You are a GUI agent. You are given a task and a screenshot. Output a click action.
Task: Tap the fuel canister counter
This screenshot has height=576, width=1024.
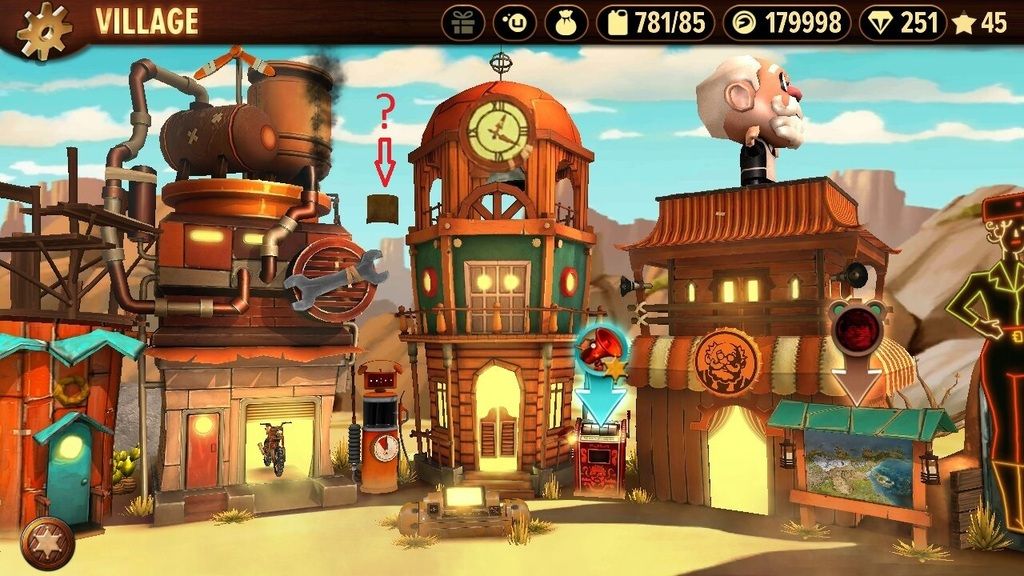point(656,23)
